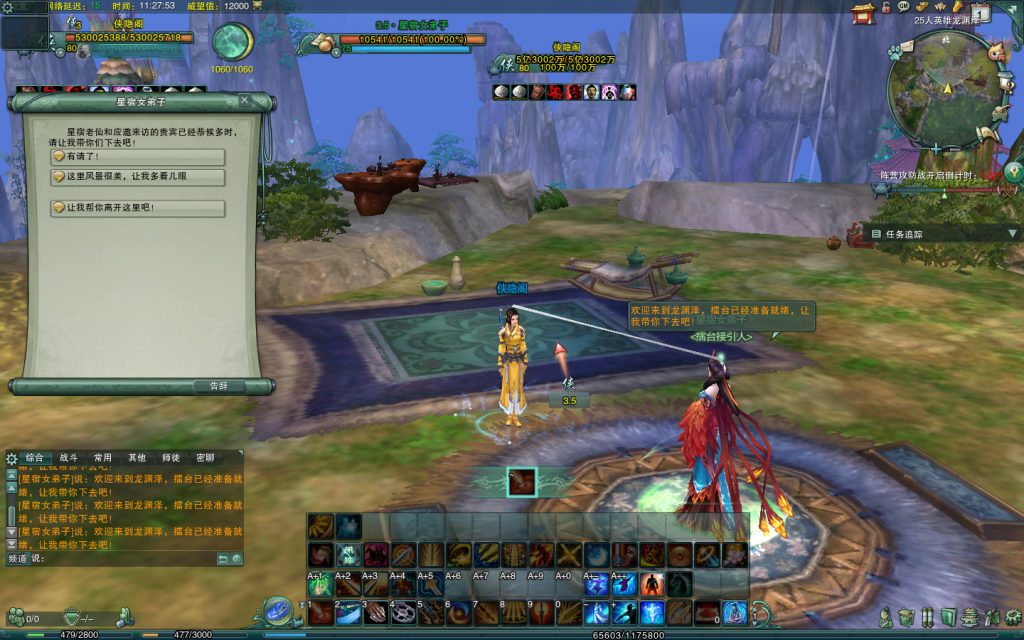Choose the reply "有请了！"

coord(138,157)
